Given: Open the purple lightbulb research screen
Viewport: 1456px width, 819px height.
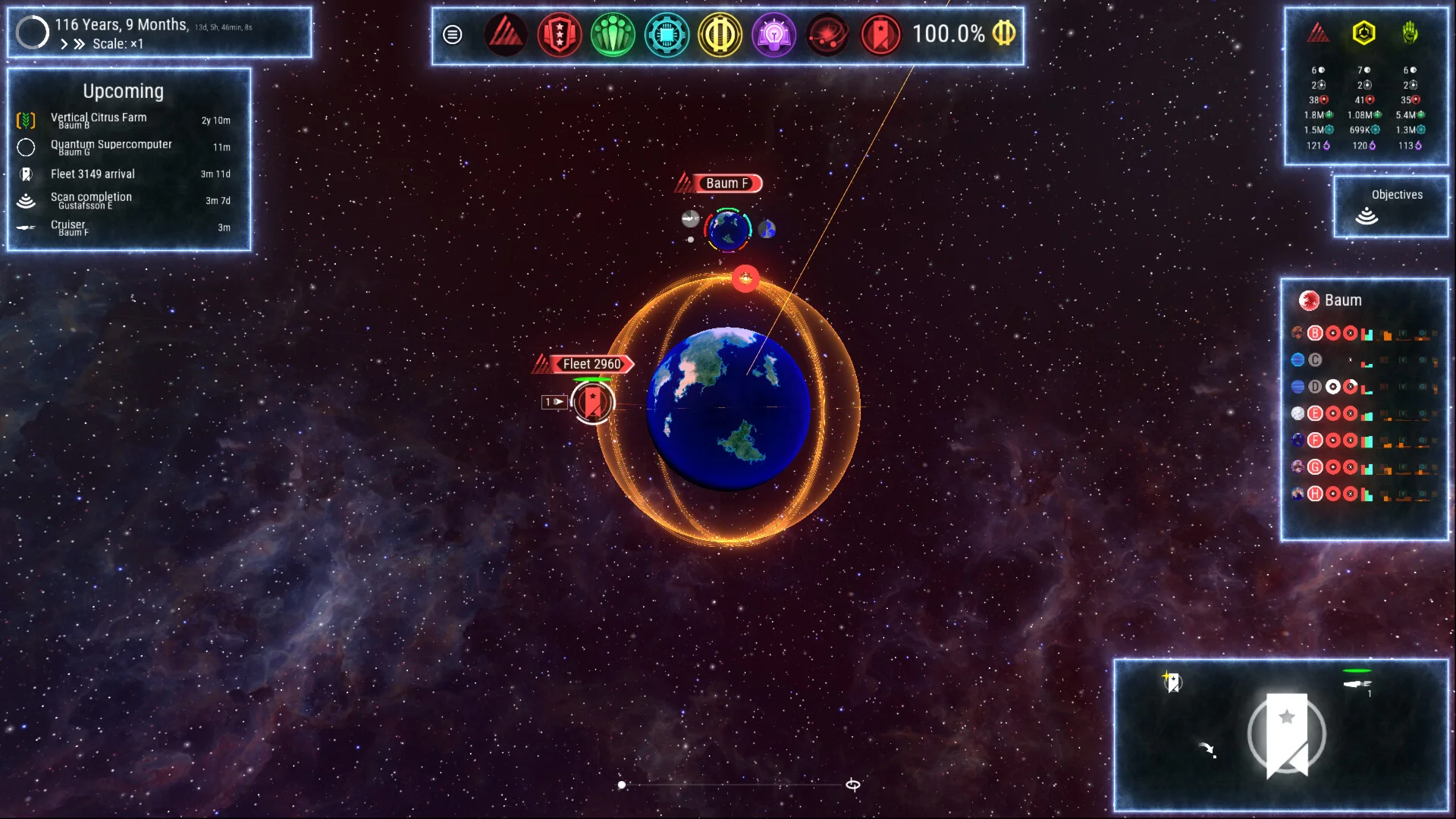Looking at the screenshot, I should point(773,35).
